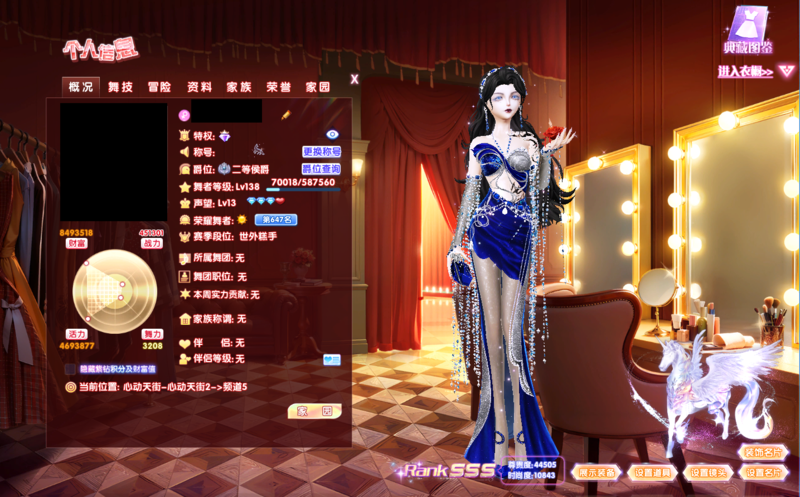Close the personal info panel with X

tap(354, 78)
